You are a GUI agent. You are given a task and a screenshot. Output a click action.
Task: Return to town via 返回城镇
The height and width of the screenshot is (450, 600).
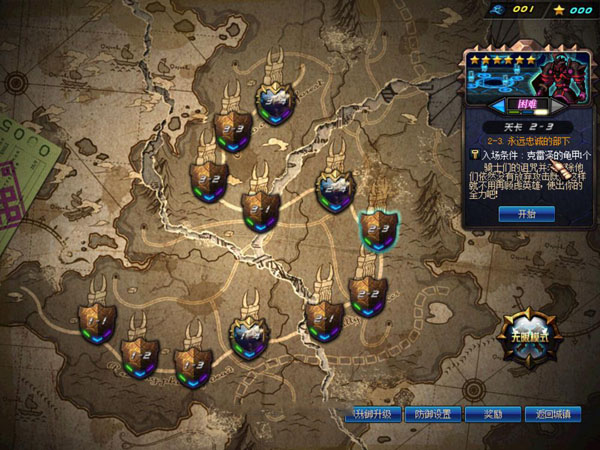[552, 414]
